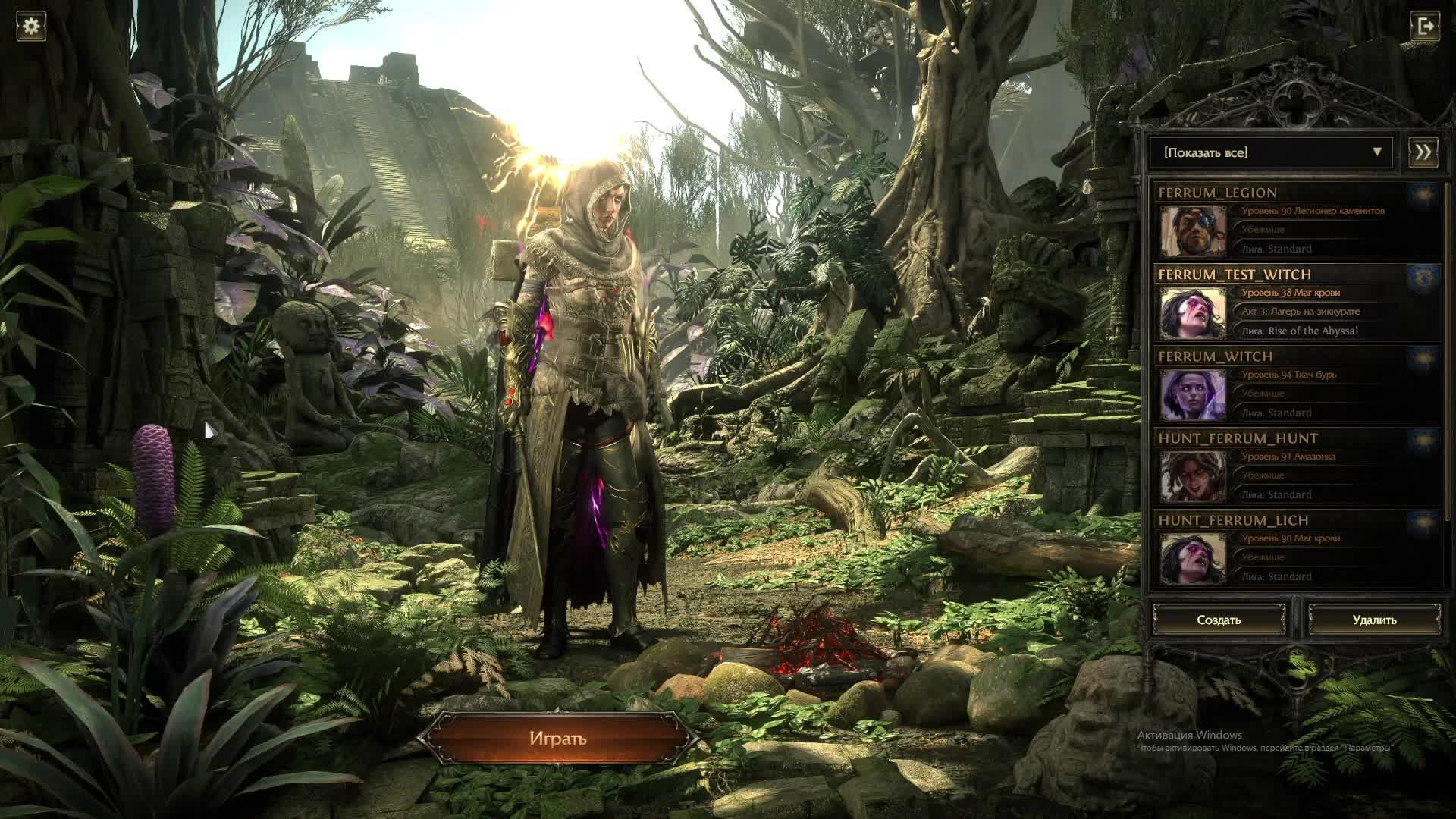Start the game with Играть
The image size is (1456, 819).
pyautogui.click(x=558, y=739)
